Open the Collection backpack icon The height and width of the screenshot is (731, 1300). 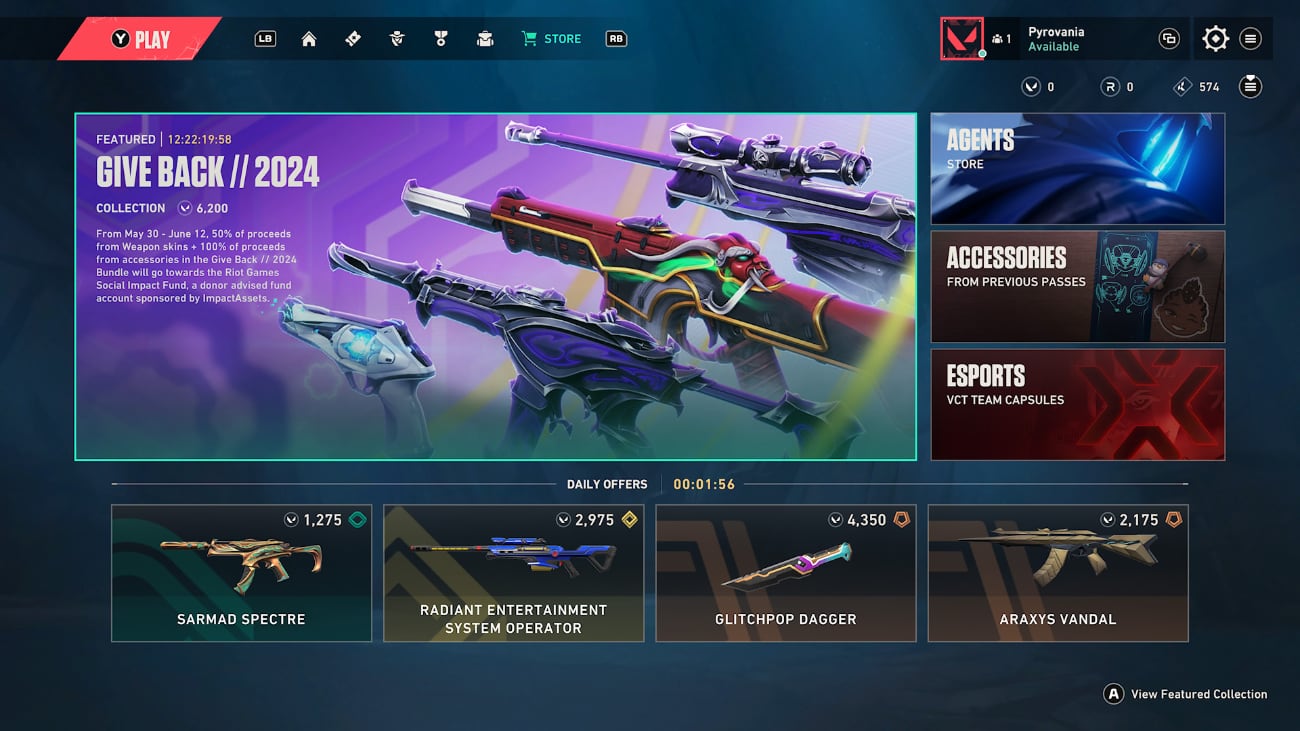(485, 39)
